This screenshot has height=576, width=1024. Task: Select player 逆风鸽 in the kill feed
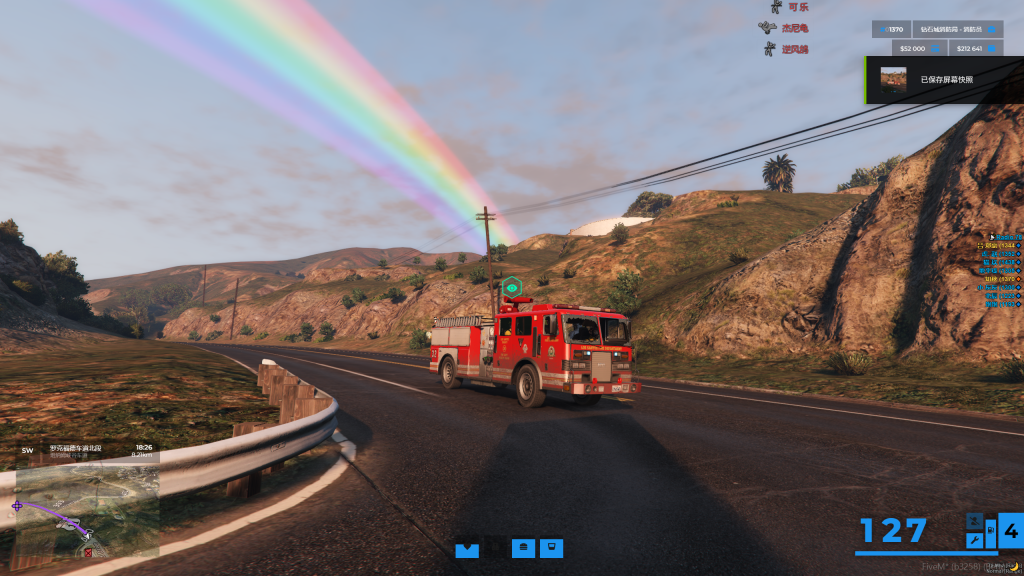(x=795, y=49)
